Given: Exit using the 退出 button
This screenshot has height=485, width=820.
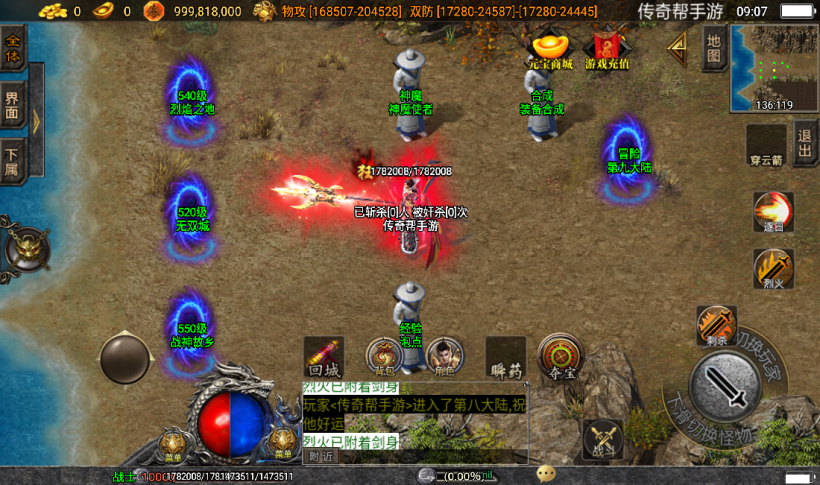Looking at the screenshot, I should (x=805, y=145).
